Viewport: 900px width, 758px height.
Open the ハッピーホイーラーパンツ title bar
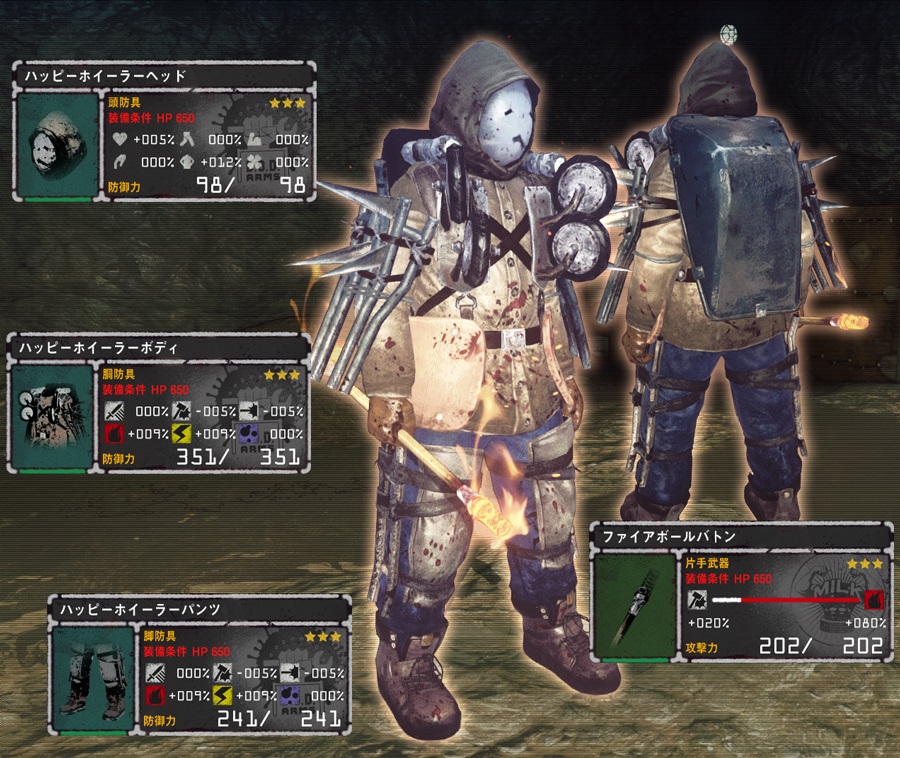tap(200, 608)
